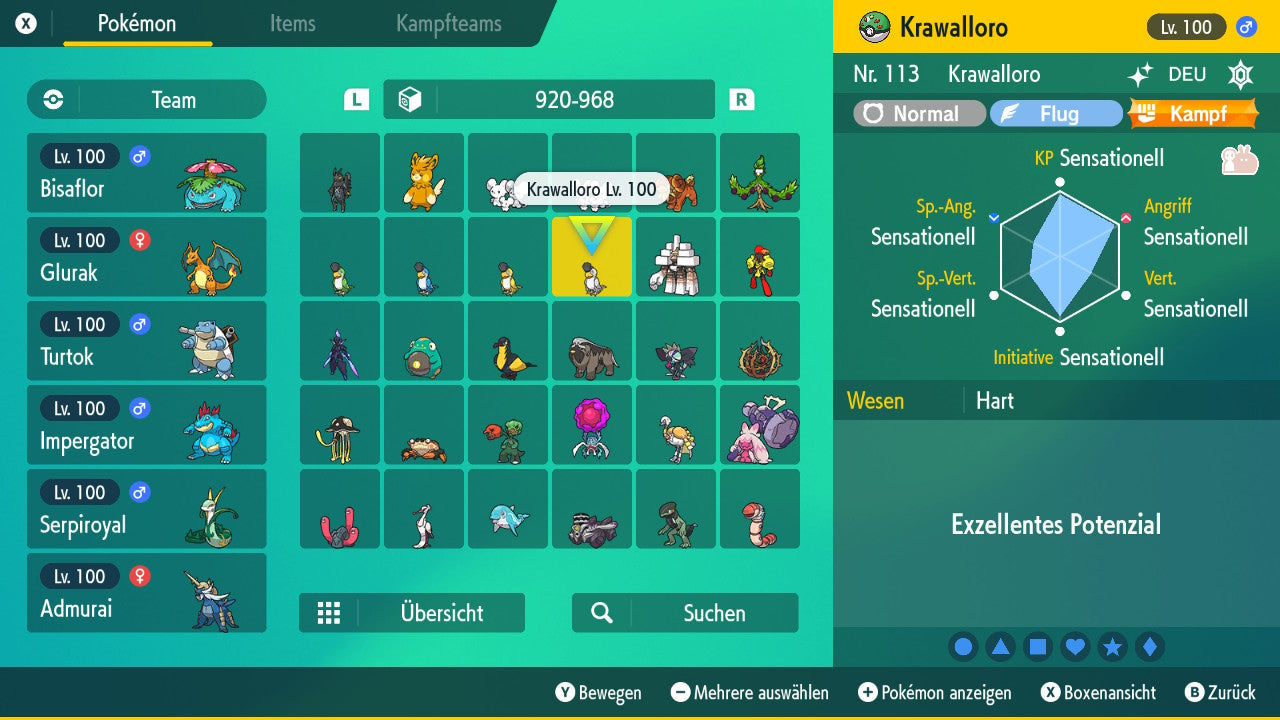The width and height of the screenshot is (1280, 720).
Task: Toggle the circle marking for Krawalloro
Action: pyautogui.click(x=963, y=646)
